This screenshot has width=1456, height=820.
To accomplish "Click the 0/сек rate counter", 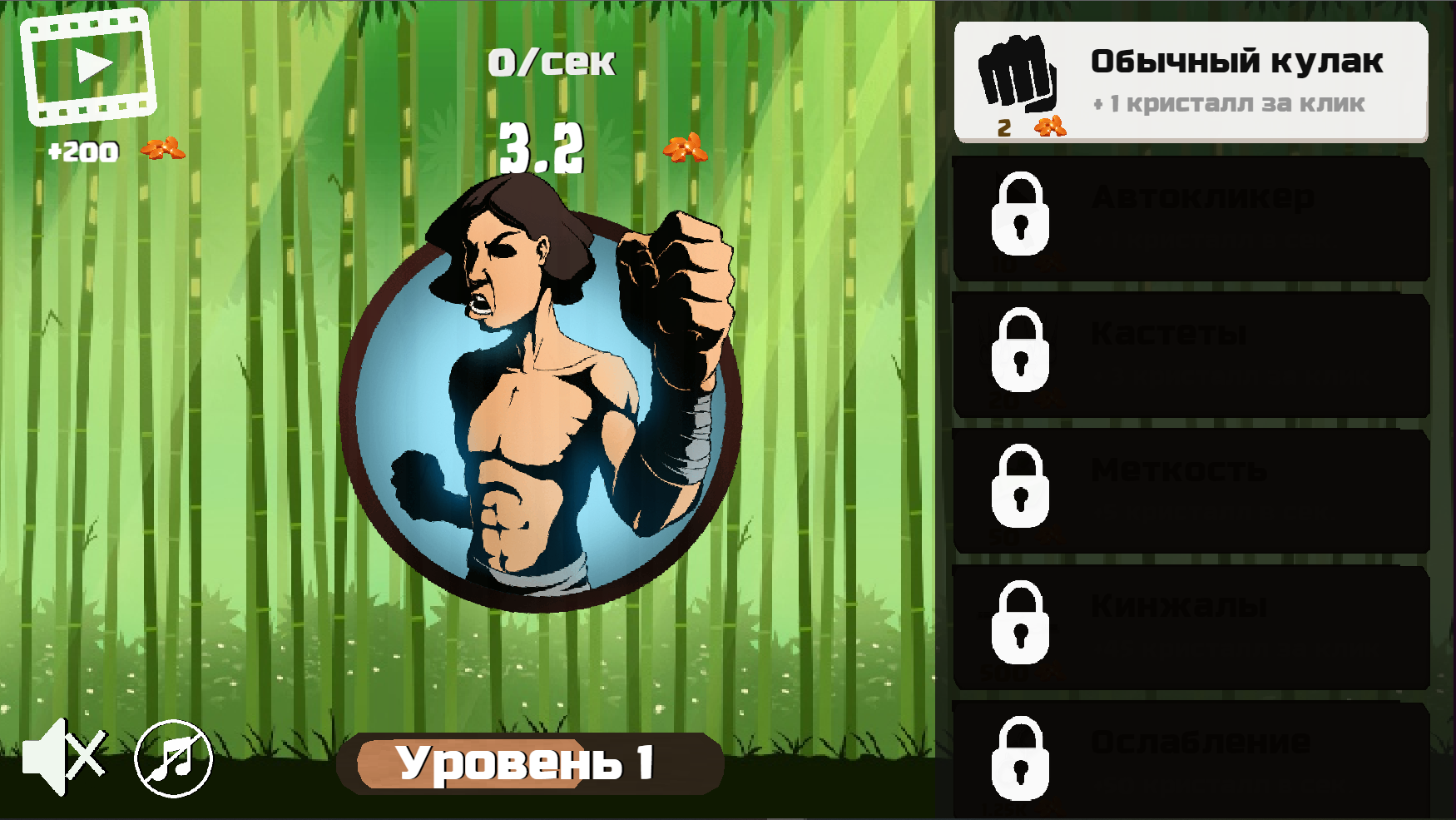I will coord(552,60).
